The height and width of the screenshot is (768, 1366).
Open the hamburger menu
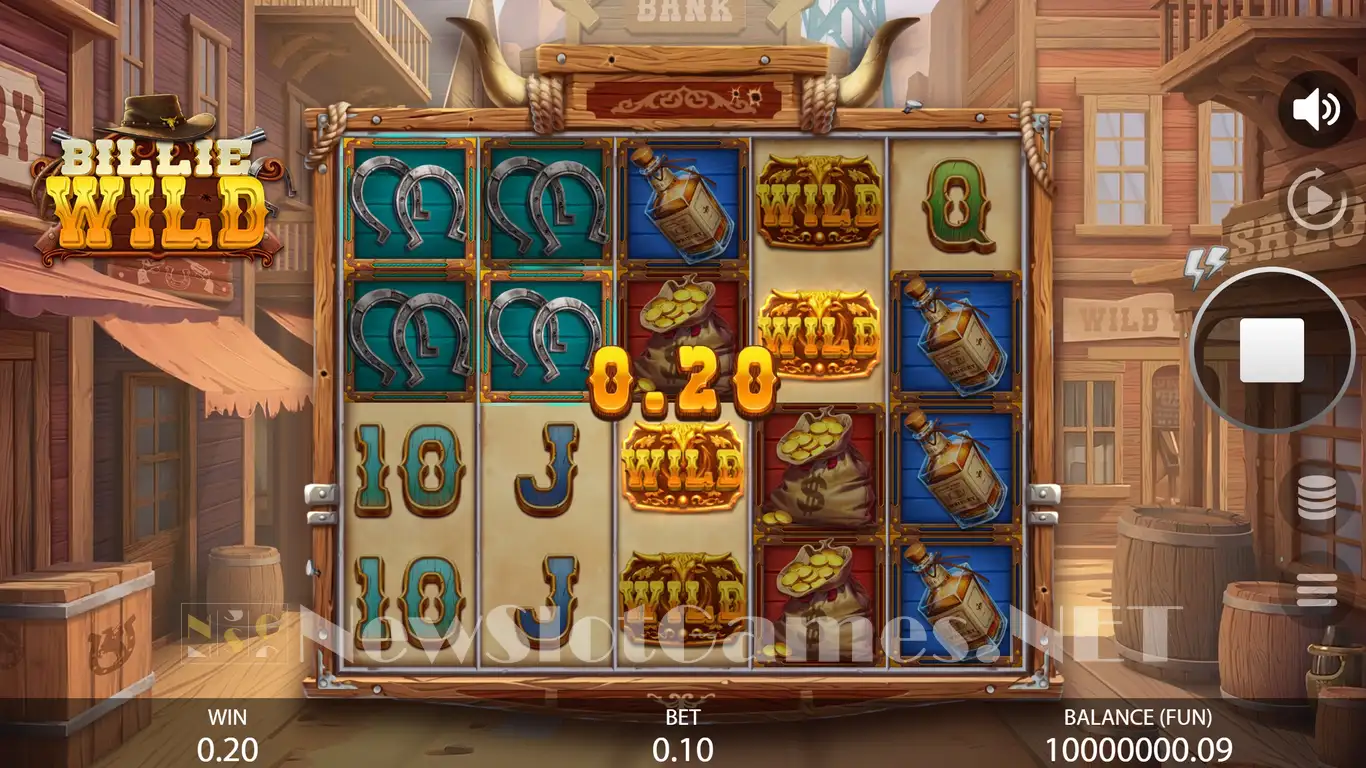[1316, 590]
